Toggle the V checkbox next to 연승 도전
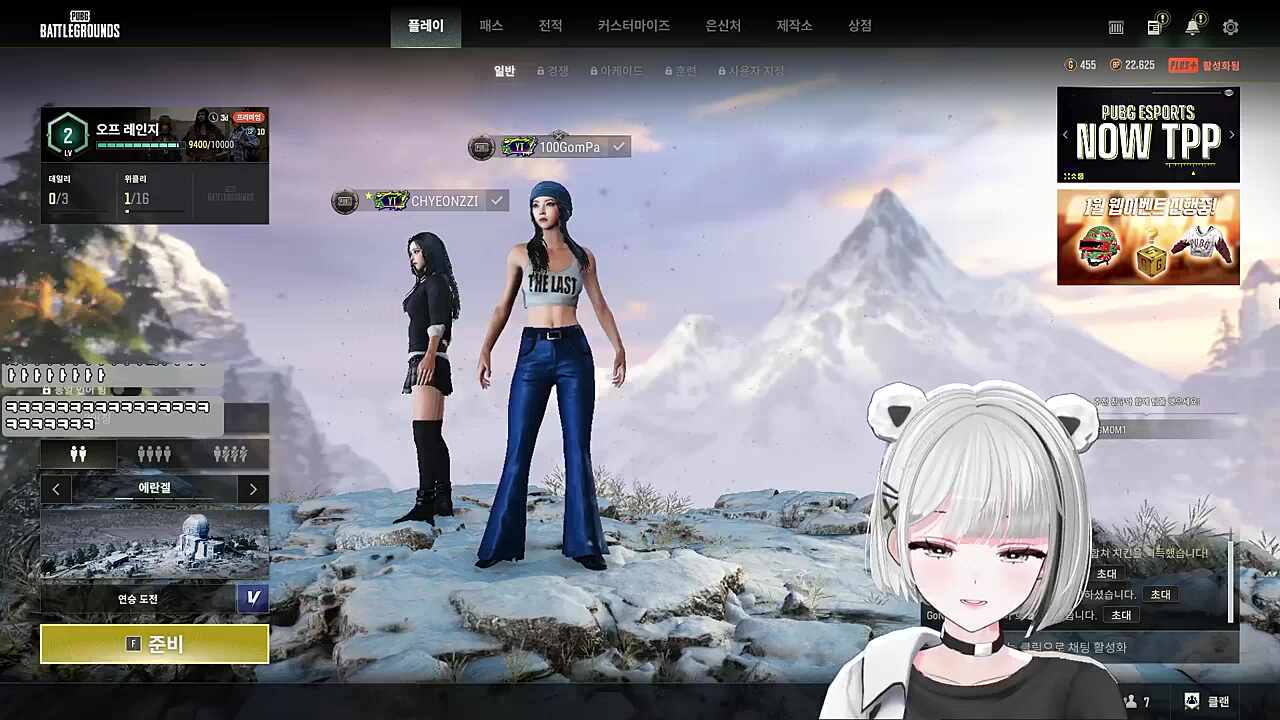This screenshot has height=720, width=1280. 253,598
